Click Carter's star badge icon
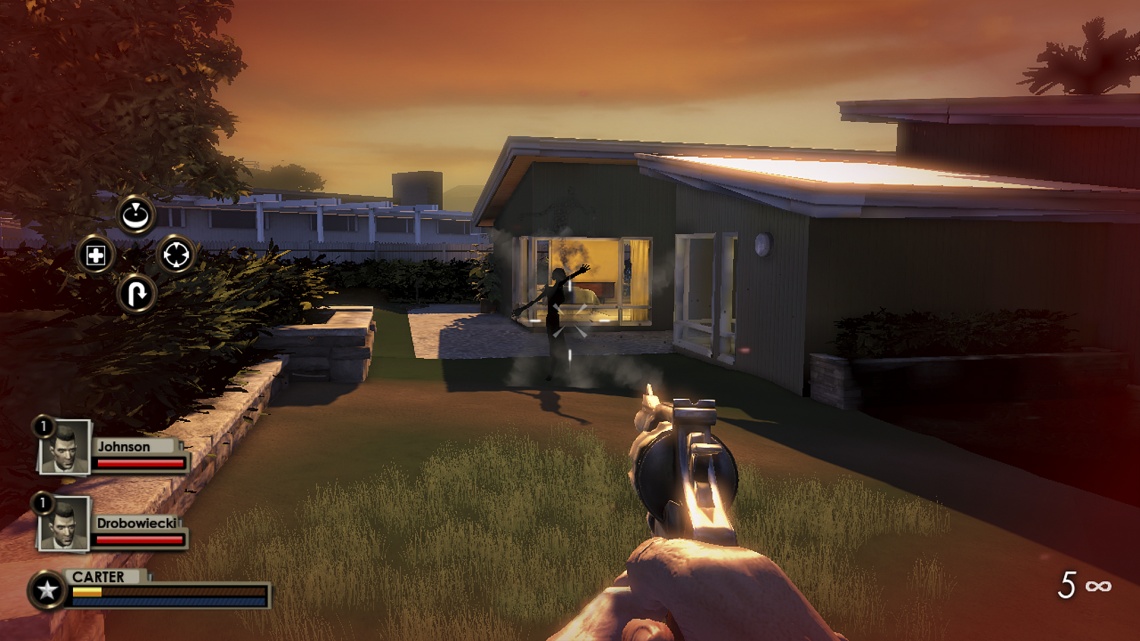Viewport: 1140px width, 641px height. [x=47, y=590]
